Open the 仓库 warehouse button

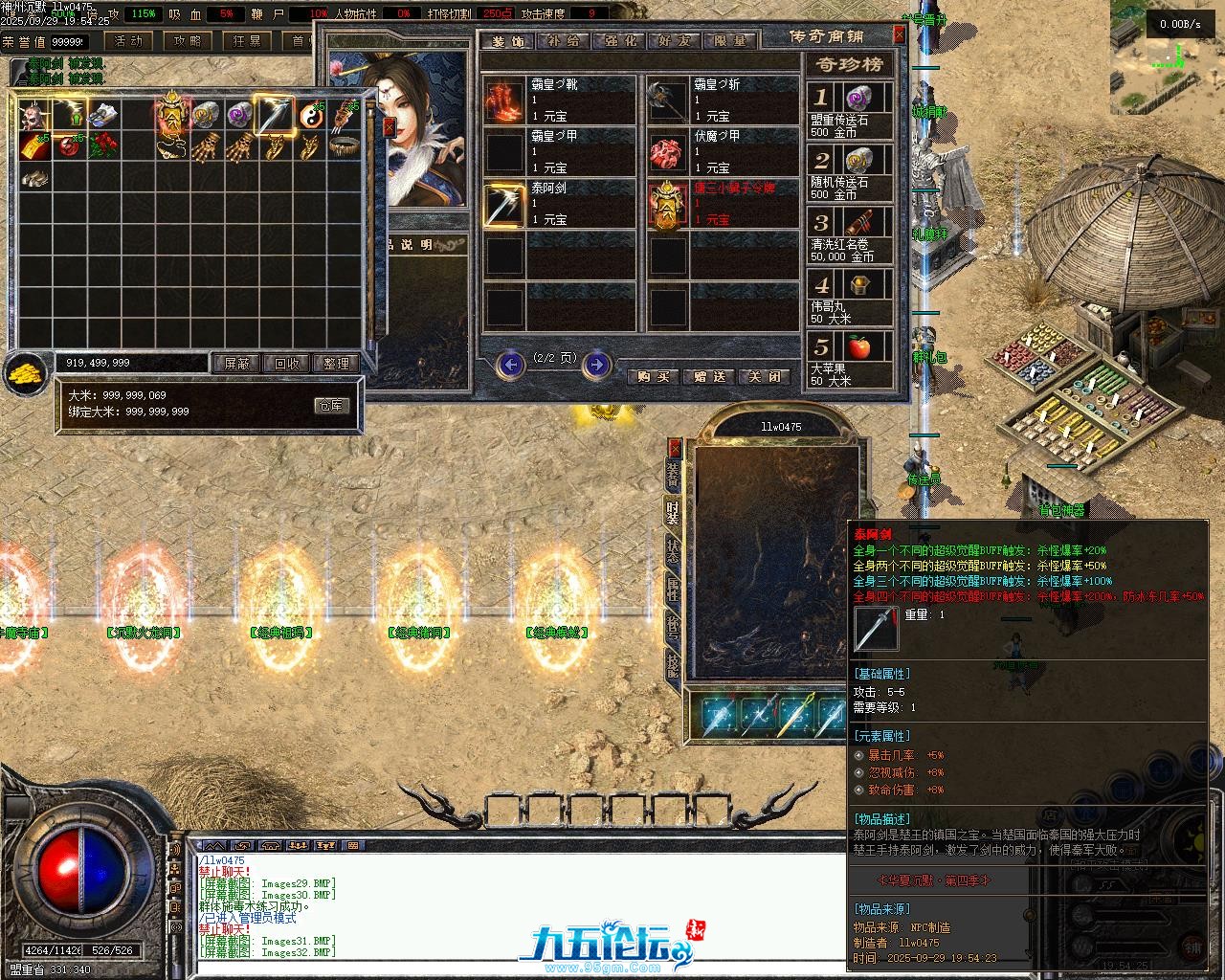(x=331, y=406)
